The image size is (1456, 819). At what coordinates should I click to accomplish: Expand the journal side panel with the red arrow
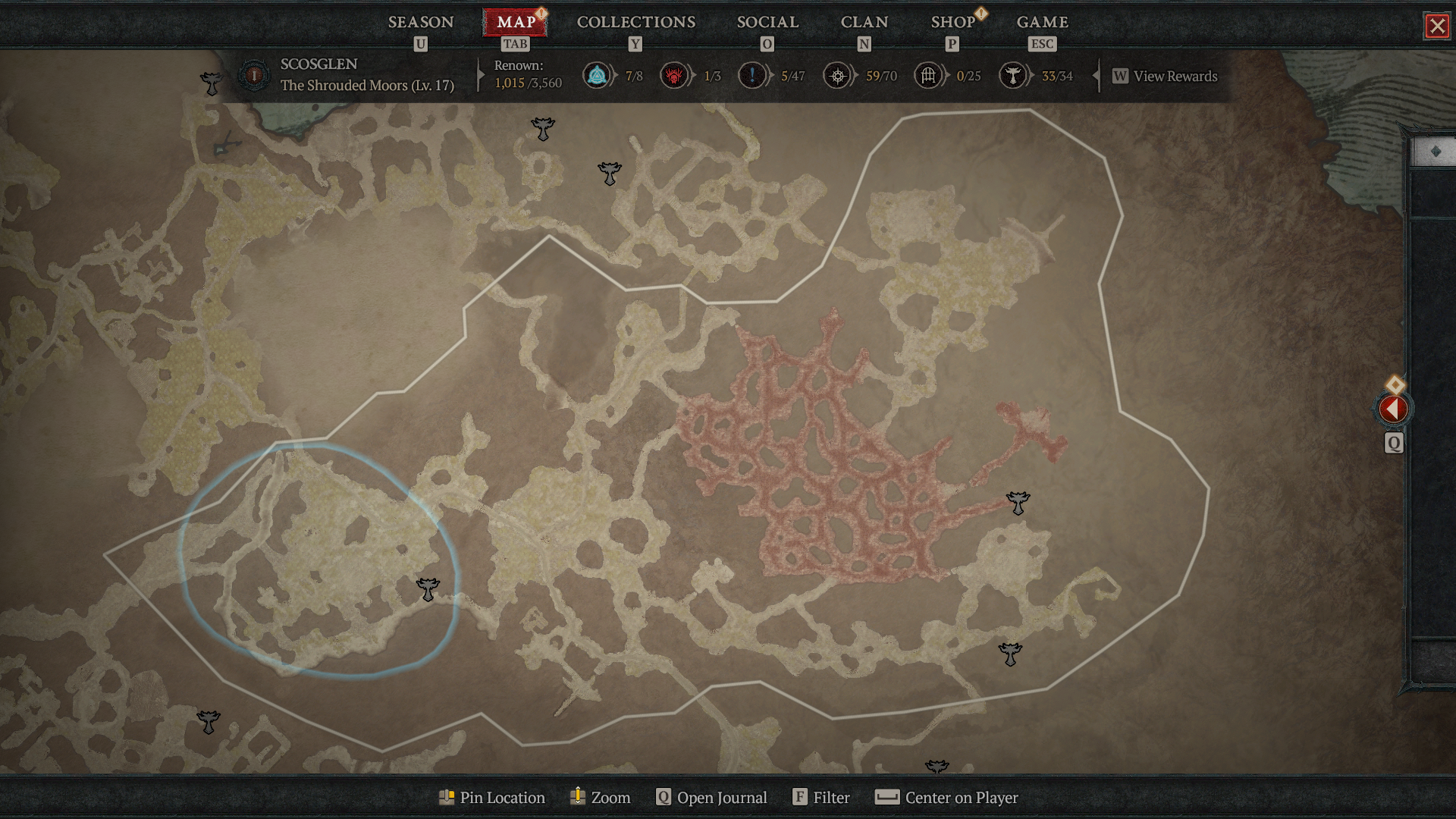click(1393, 409)
